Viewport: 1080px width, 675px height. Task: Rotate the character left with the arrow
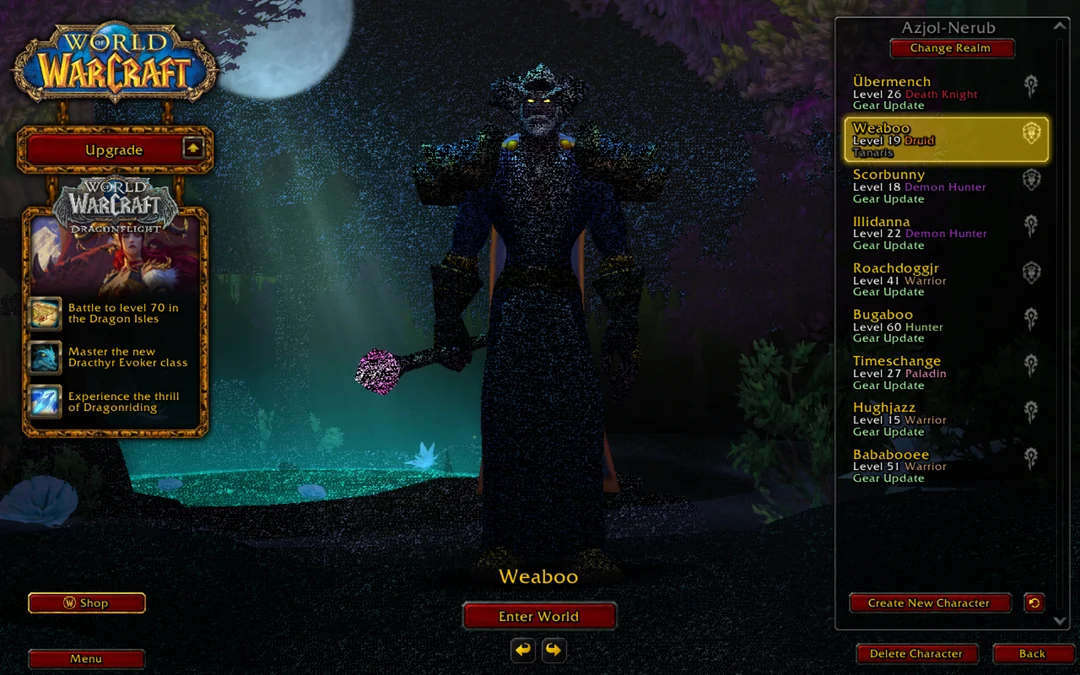[523, 651]
